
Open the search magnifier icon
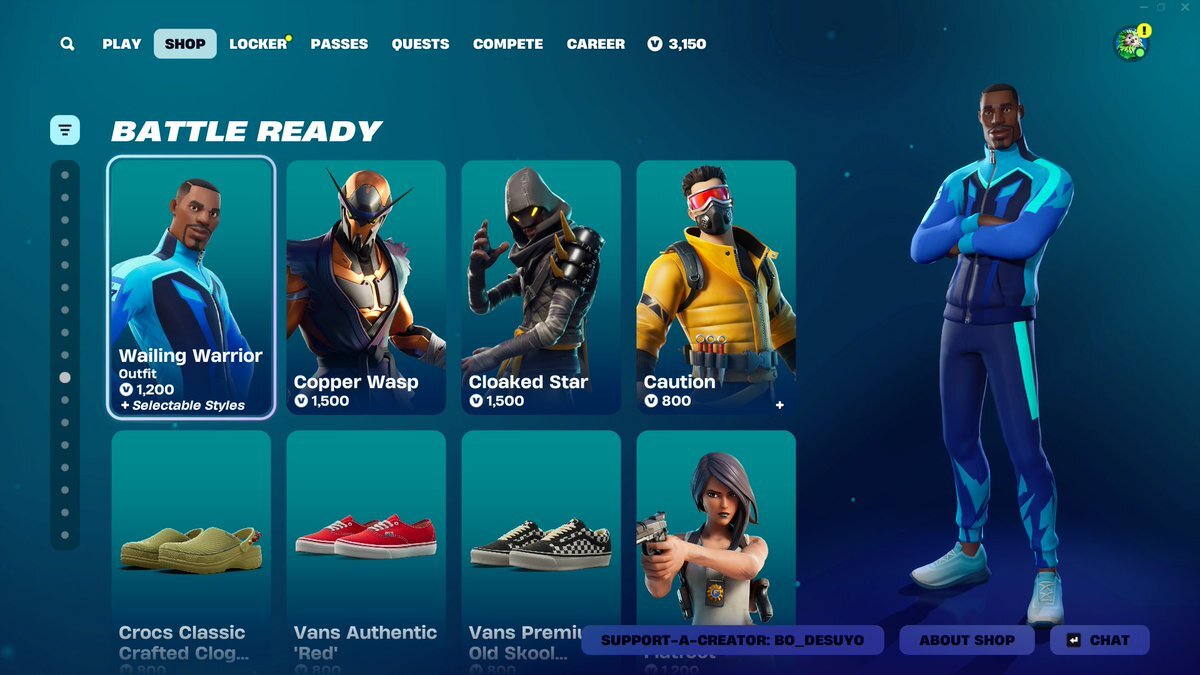[x=67, y=44]
